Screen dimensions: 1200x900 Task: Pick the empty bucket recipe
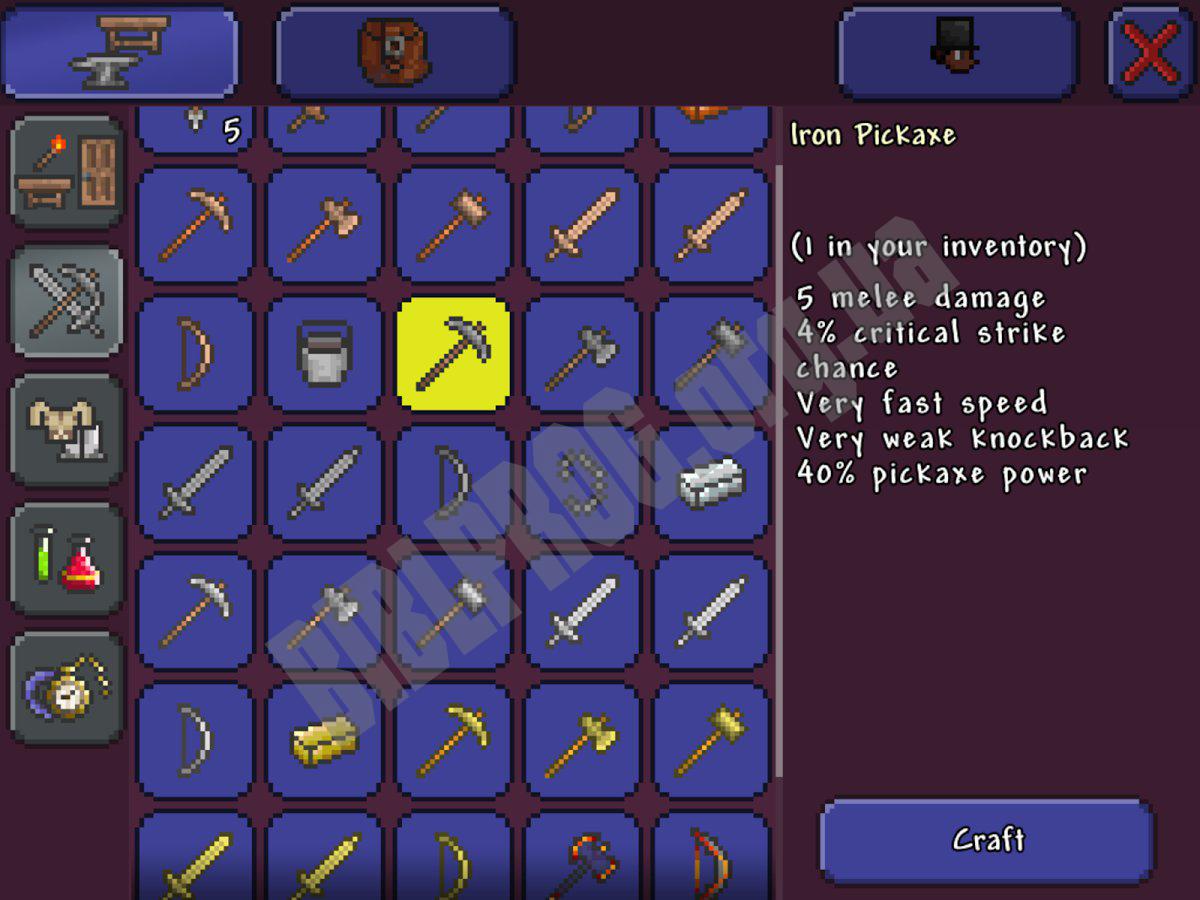324,353
